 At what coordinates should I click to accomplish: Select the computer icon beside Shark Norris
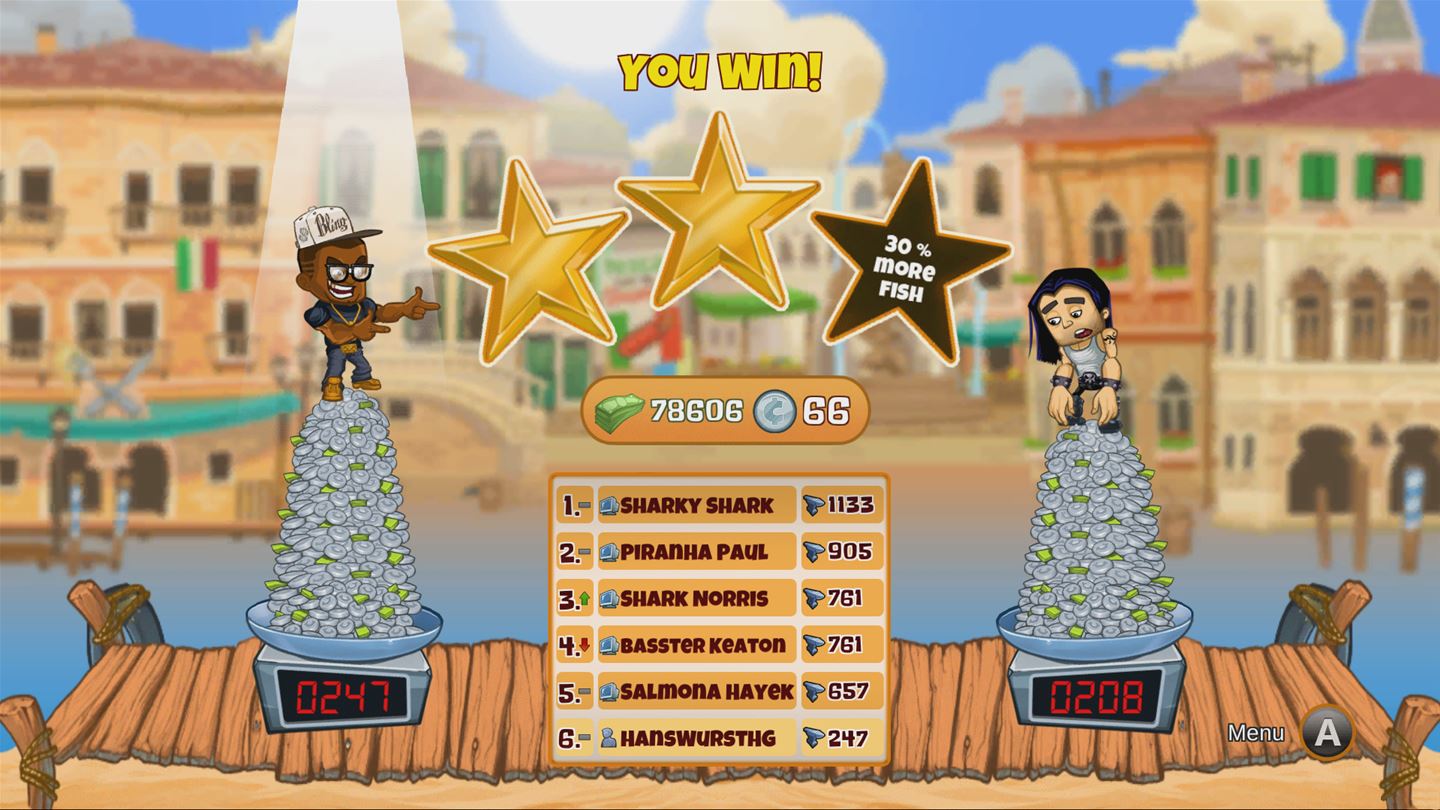[x=607, y=599]
